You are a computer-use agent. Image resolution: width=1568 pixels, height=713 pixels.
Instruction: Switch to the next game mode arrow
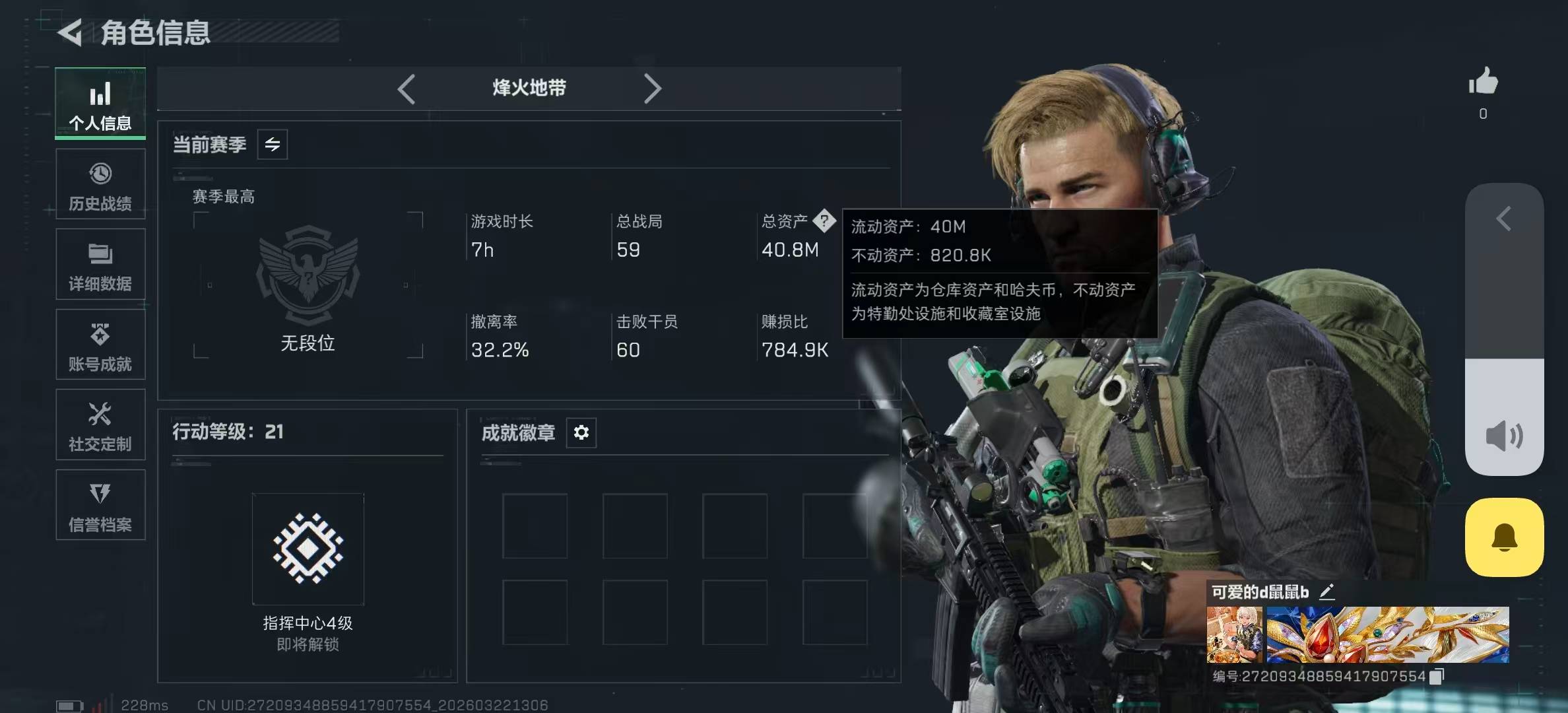tap(652, 88)
